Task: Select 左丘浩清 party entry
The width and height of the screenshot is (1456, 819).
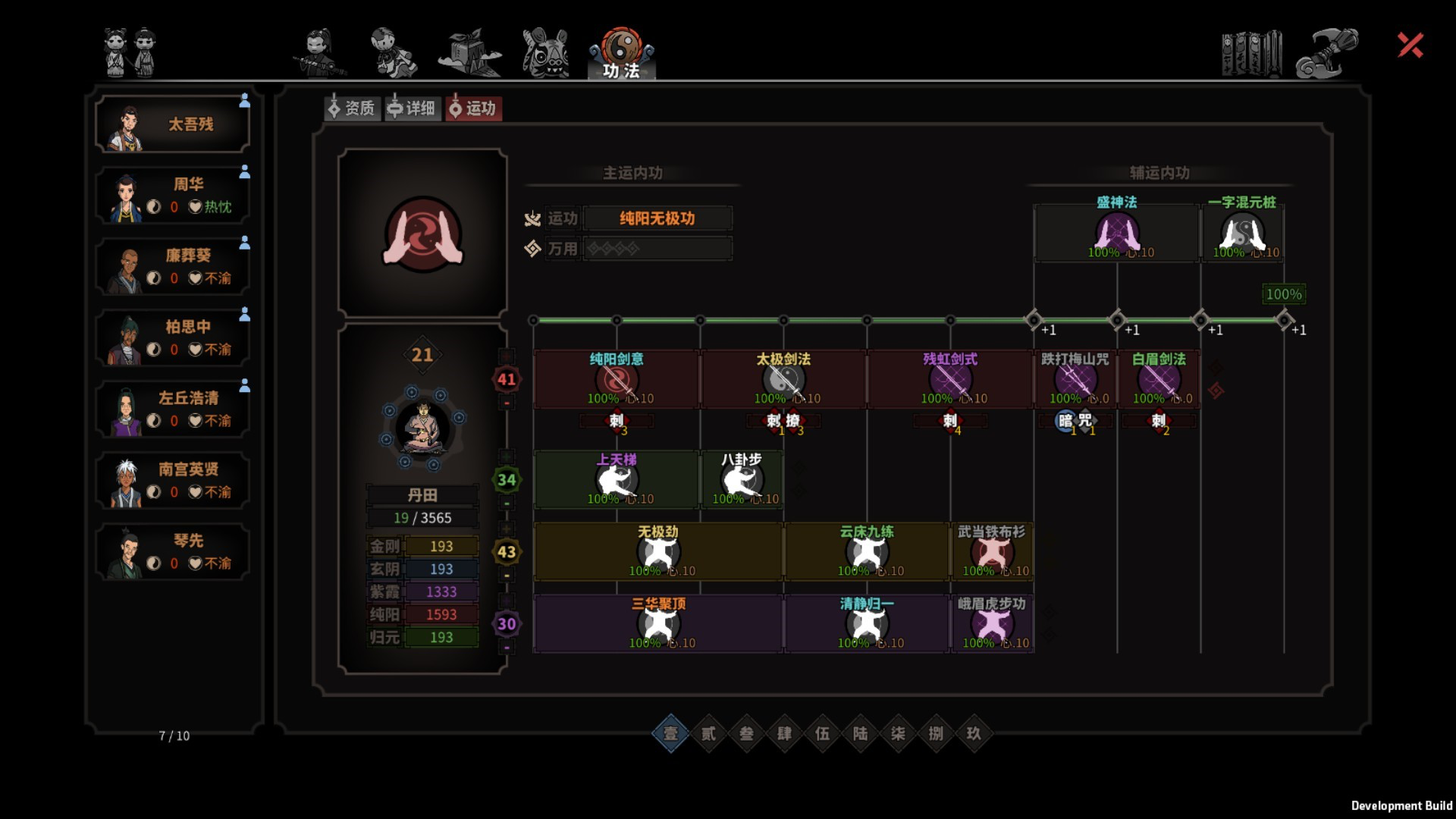Action: coord(173,409)
